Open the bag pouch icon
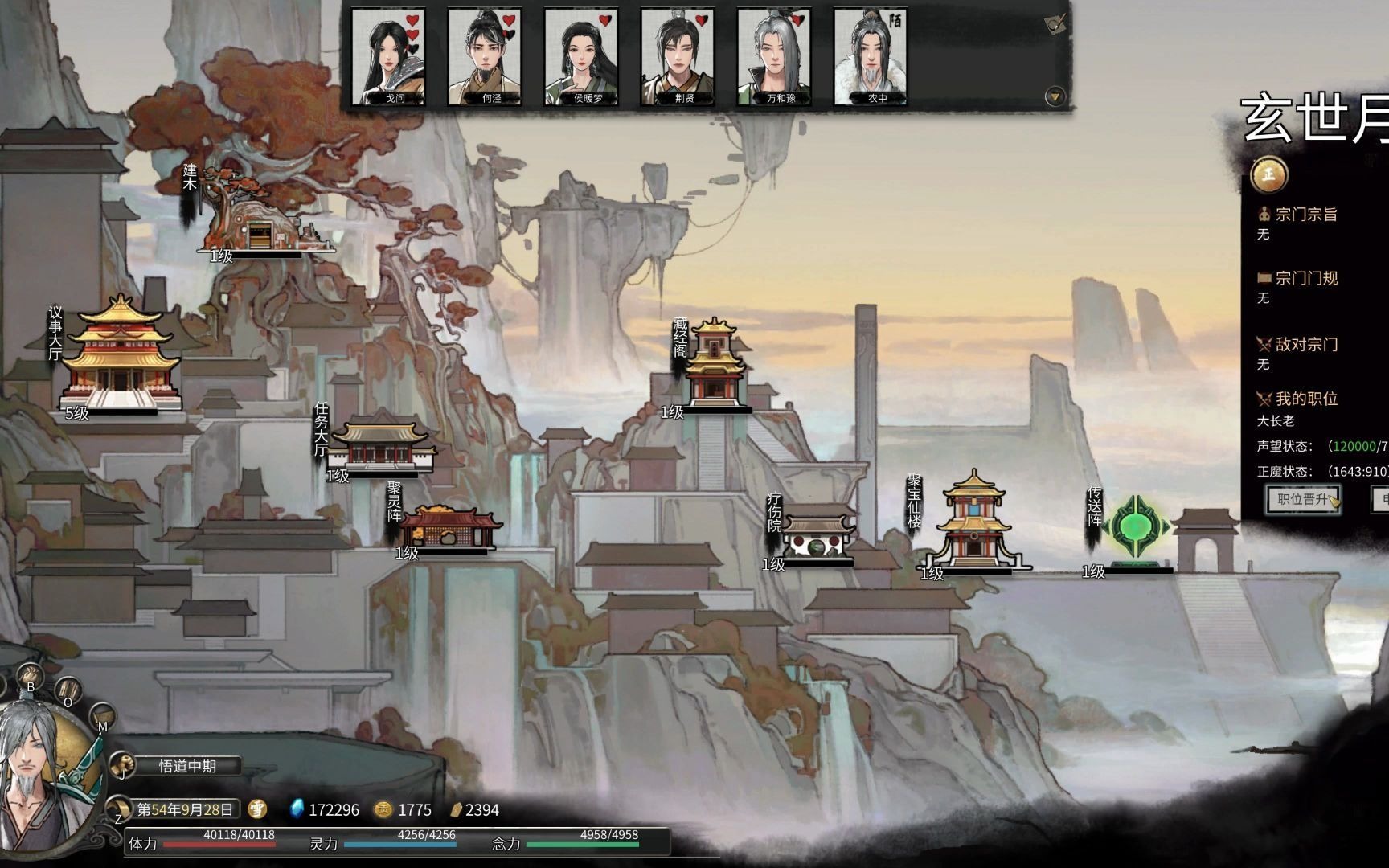 [31, 676]
